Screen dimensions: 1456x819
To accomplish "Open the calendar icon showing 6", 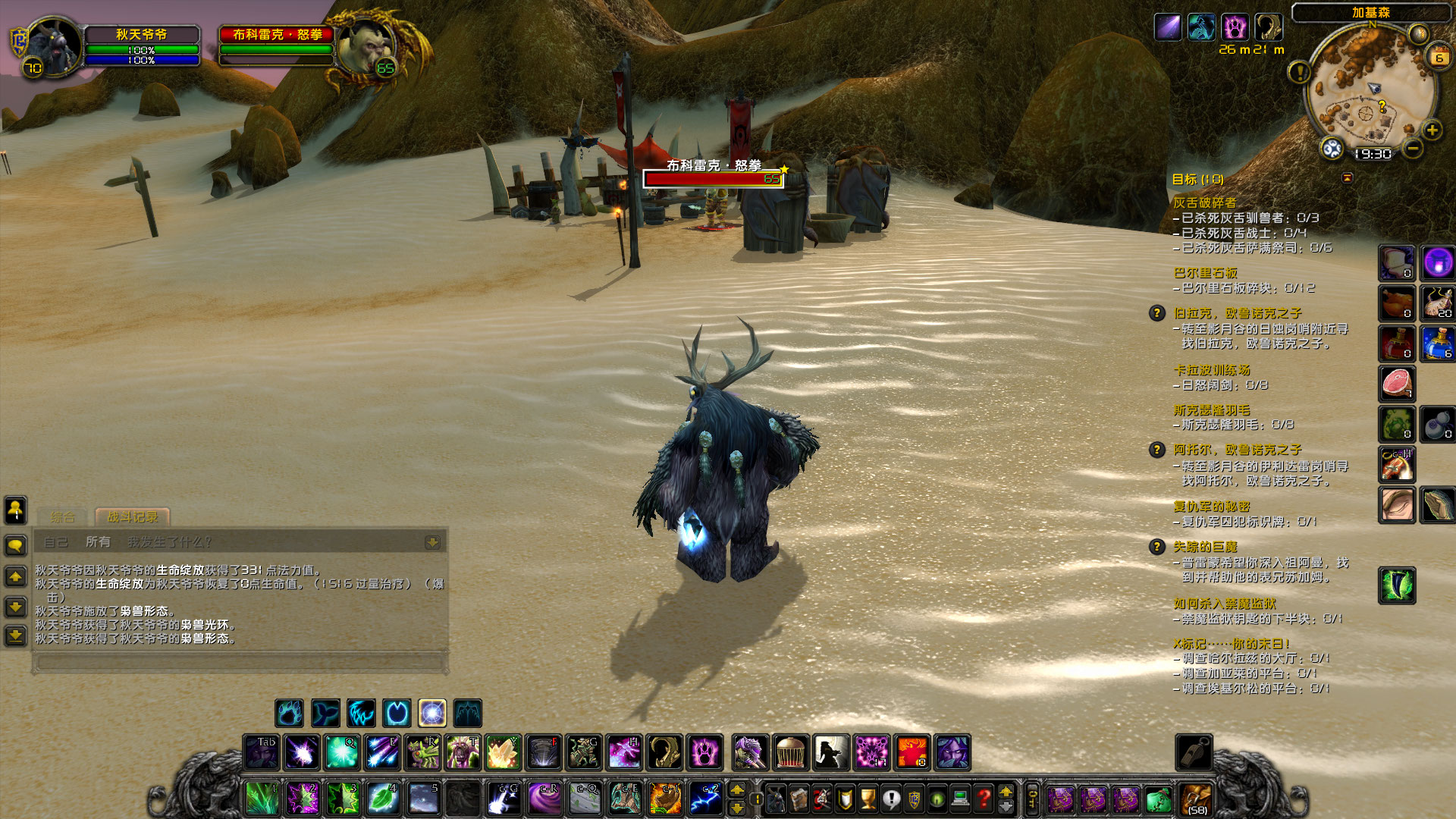I will click(x=1439, y=57).
